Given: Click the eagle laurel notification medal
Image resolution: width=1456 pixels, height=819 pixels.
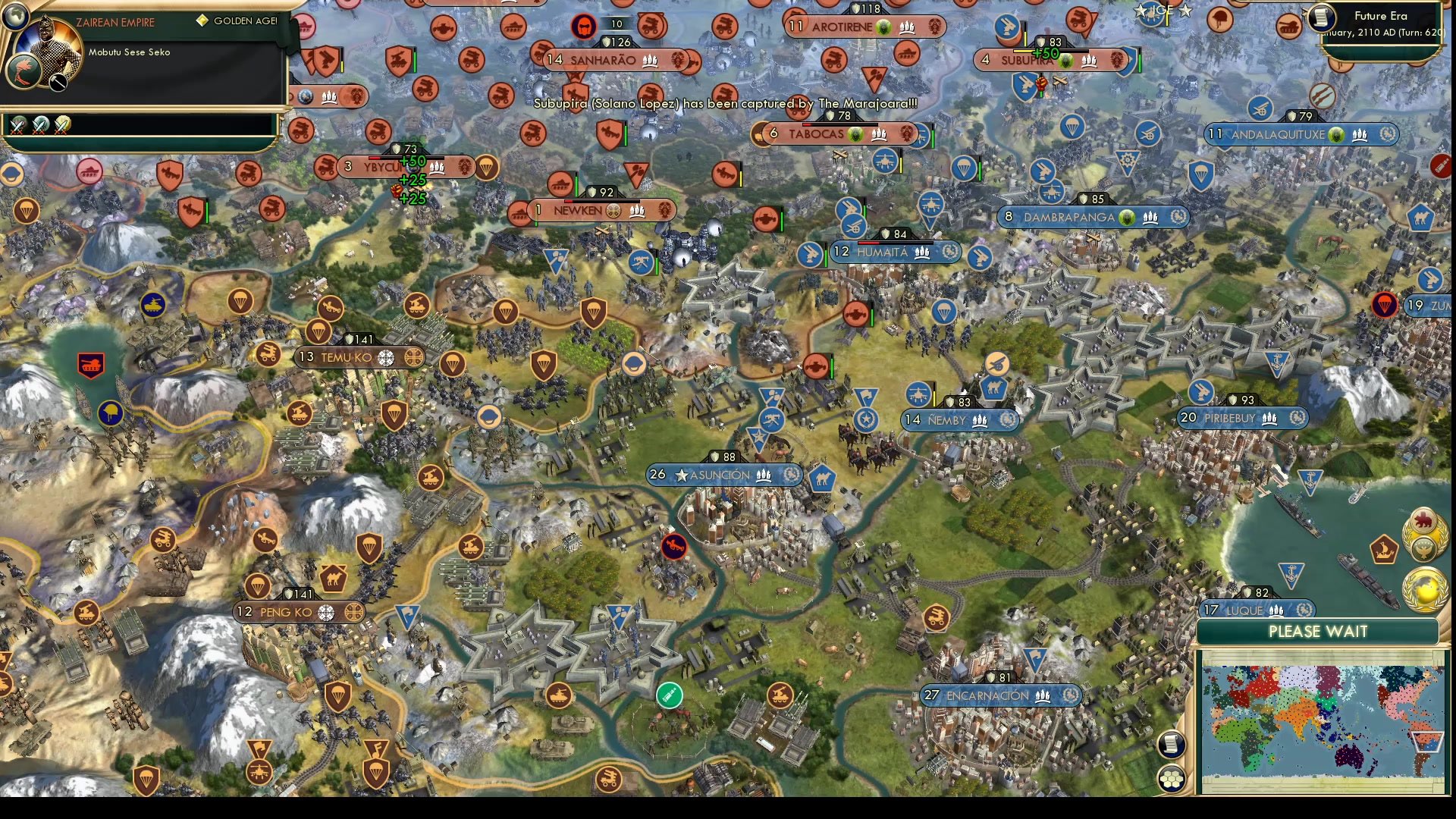Looking at the screenshot, I should click(x=1423, y=551).
